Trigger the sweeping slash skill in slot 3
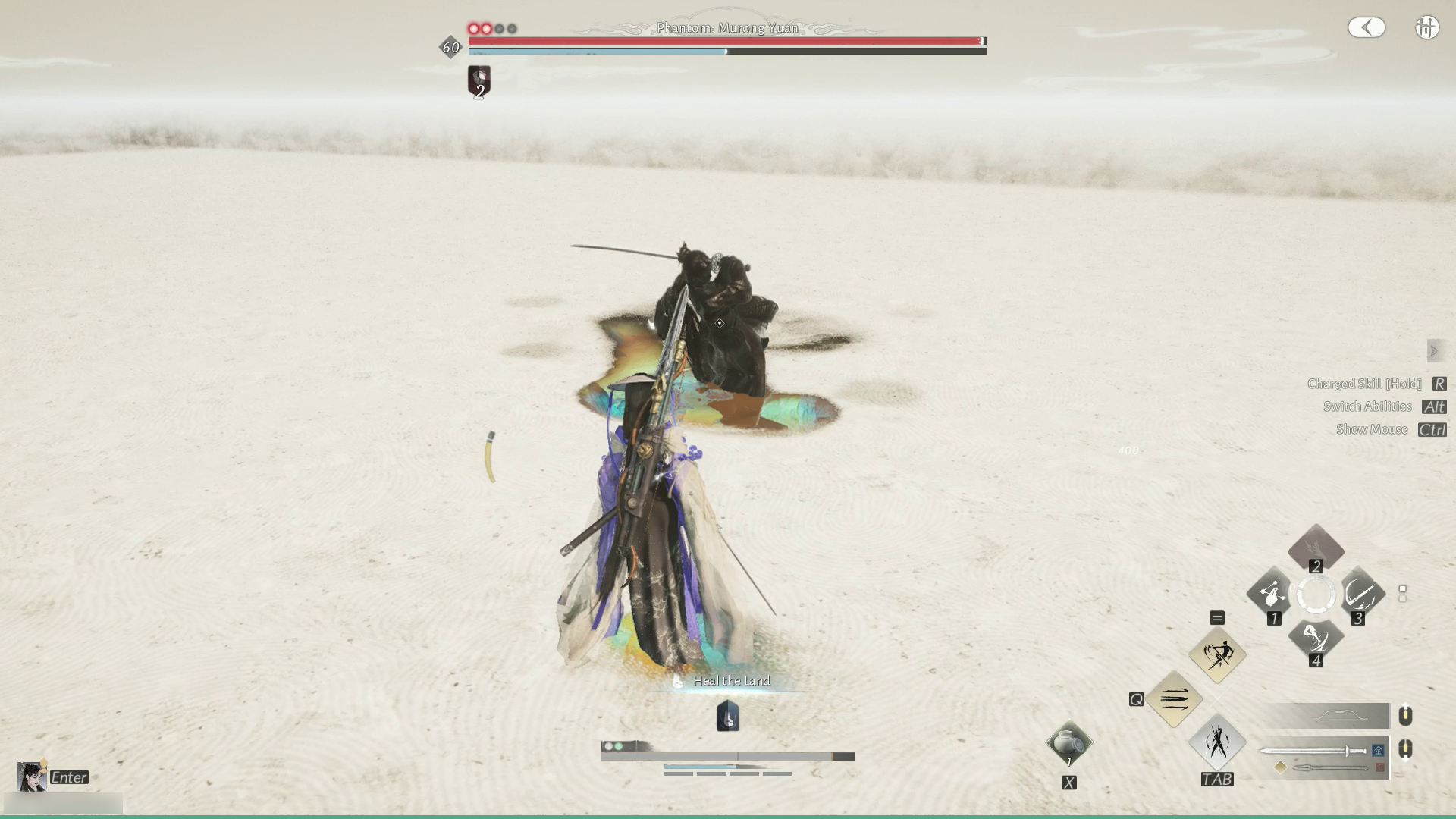1456x819 pixels. click(x=1360, y=593)
